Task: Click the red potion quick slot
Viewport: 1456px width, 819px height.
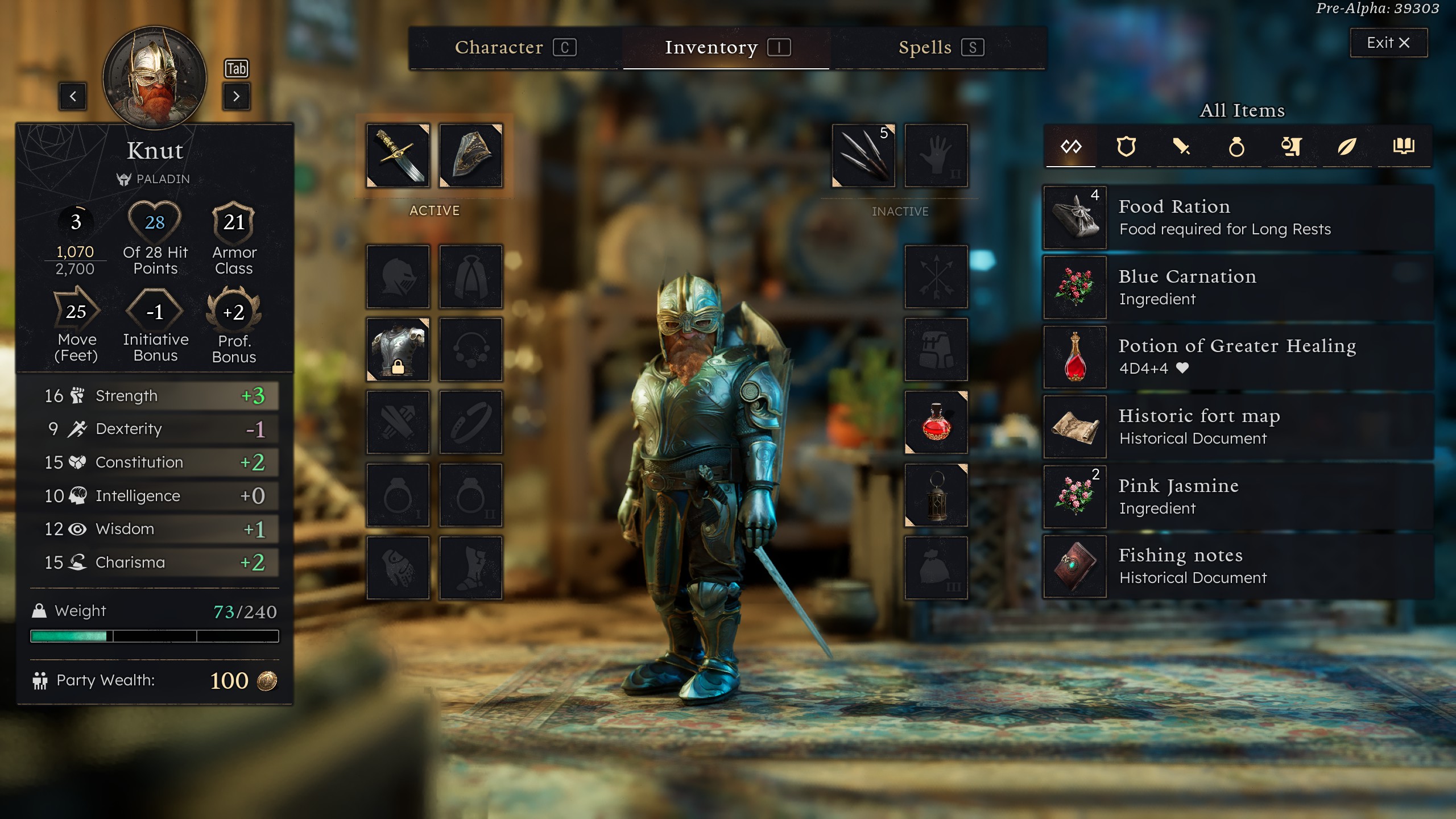Action: [936, 422]
